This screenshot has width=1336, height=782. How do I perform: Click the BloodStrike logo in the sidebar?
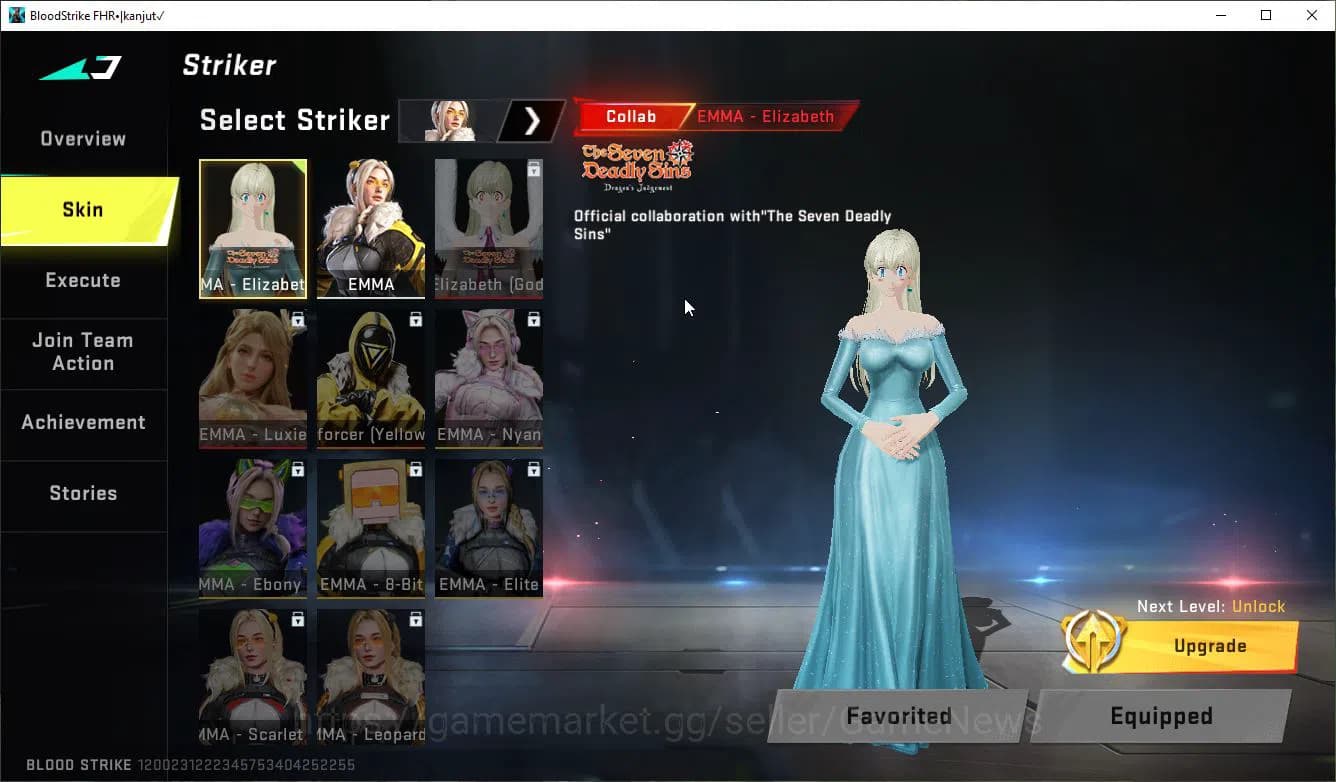[82, 67]
